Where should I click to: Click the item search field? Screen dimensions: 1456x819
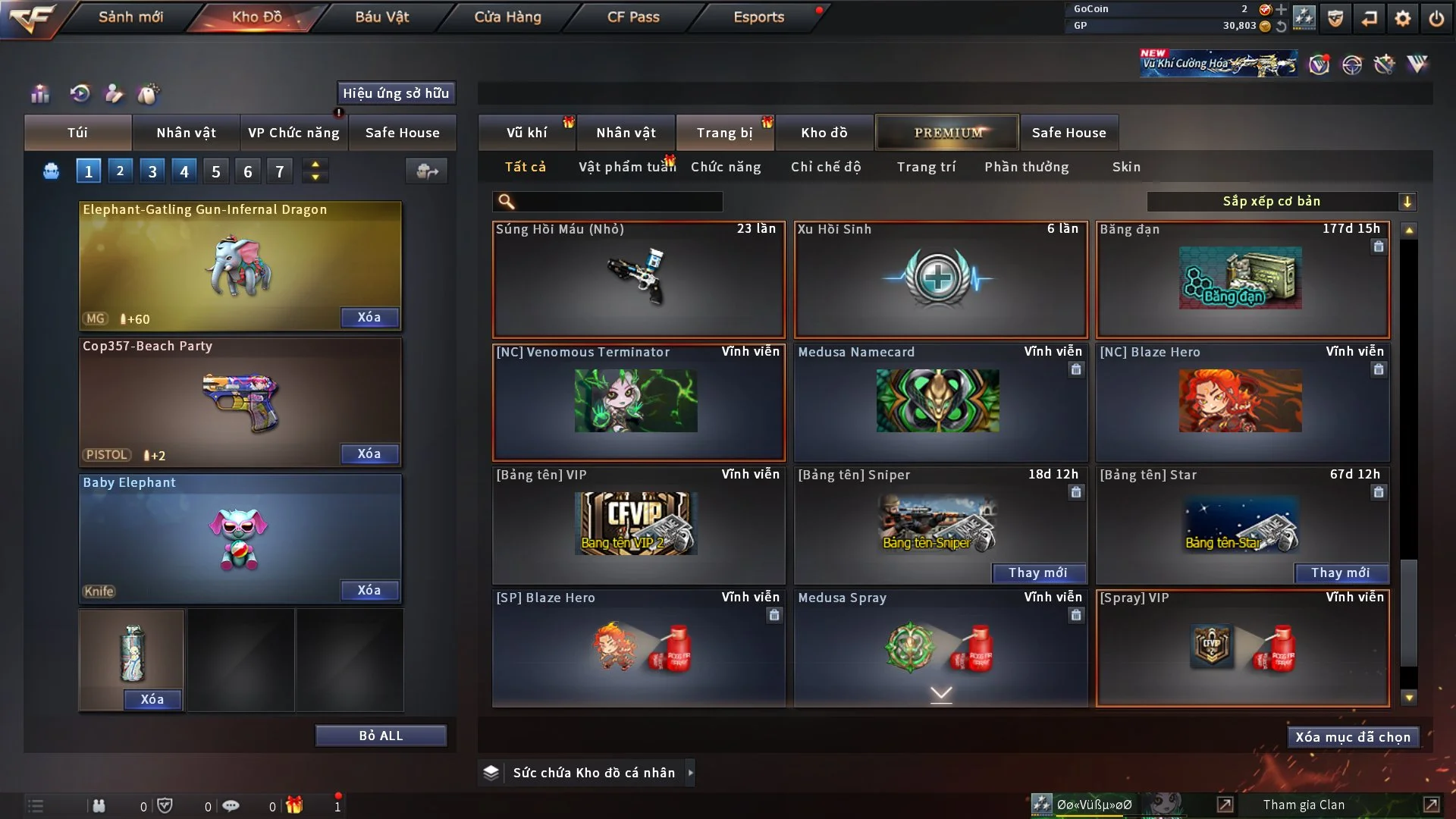(618, 202)
